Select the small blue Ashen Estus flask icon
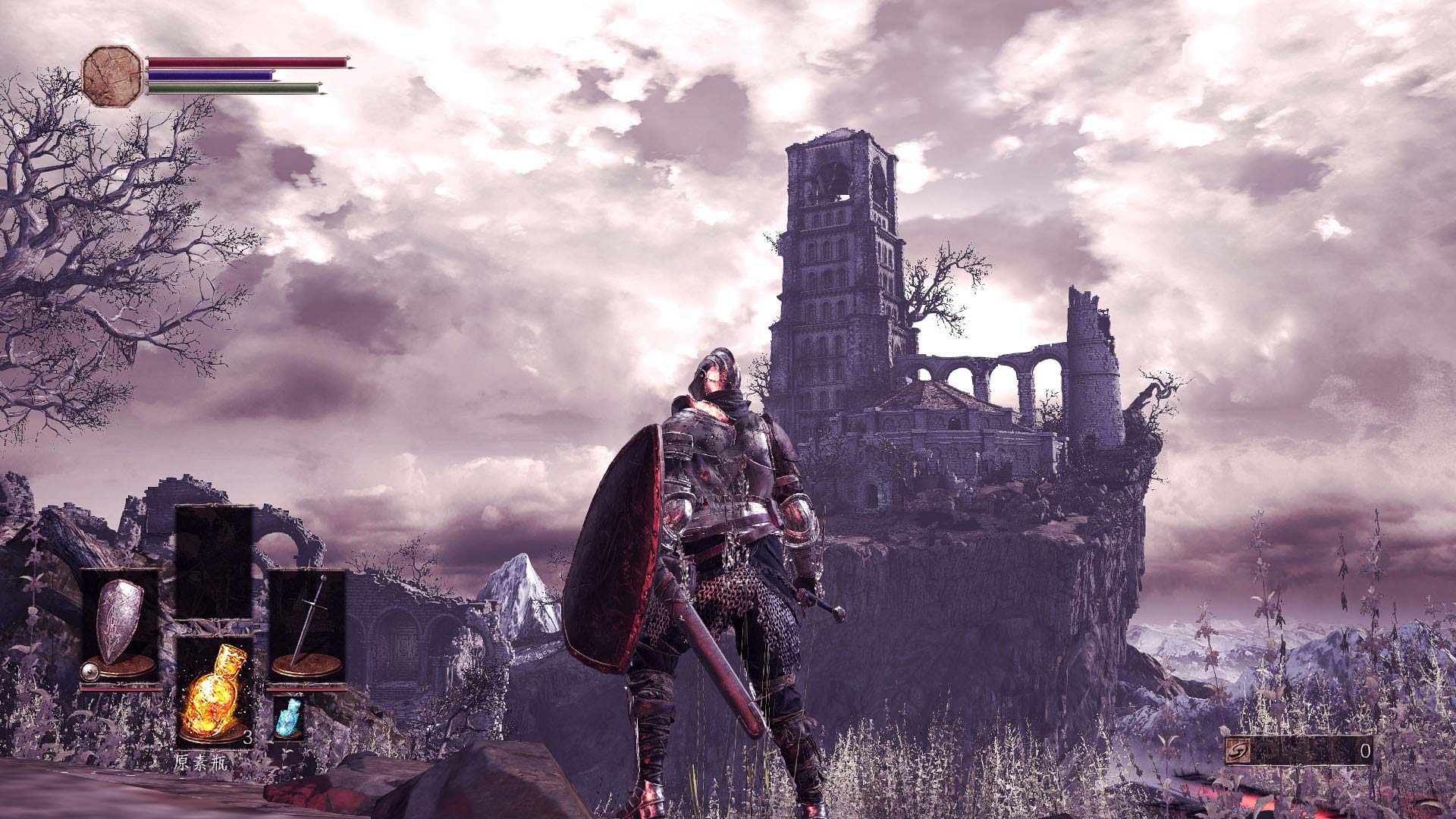Viewport: 1456px width, 819px height. click(288, 717)
